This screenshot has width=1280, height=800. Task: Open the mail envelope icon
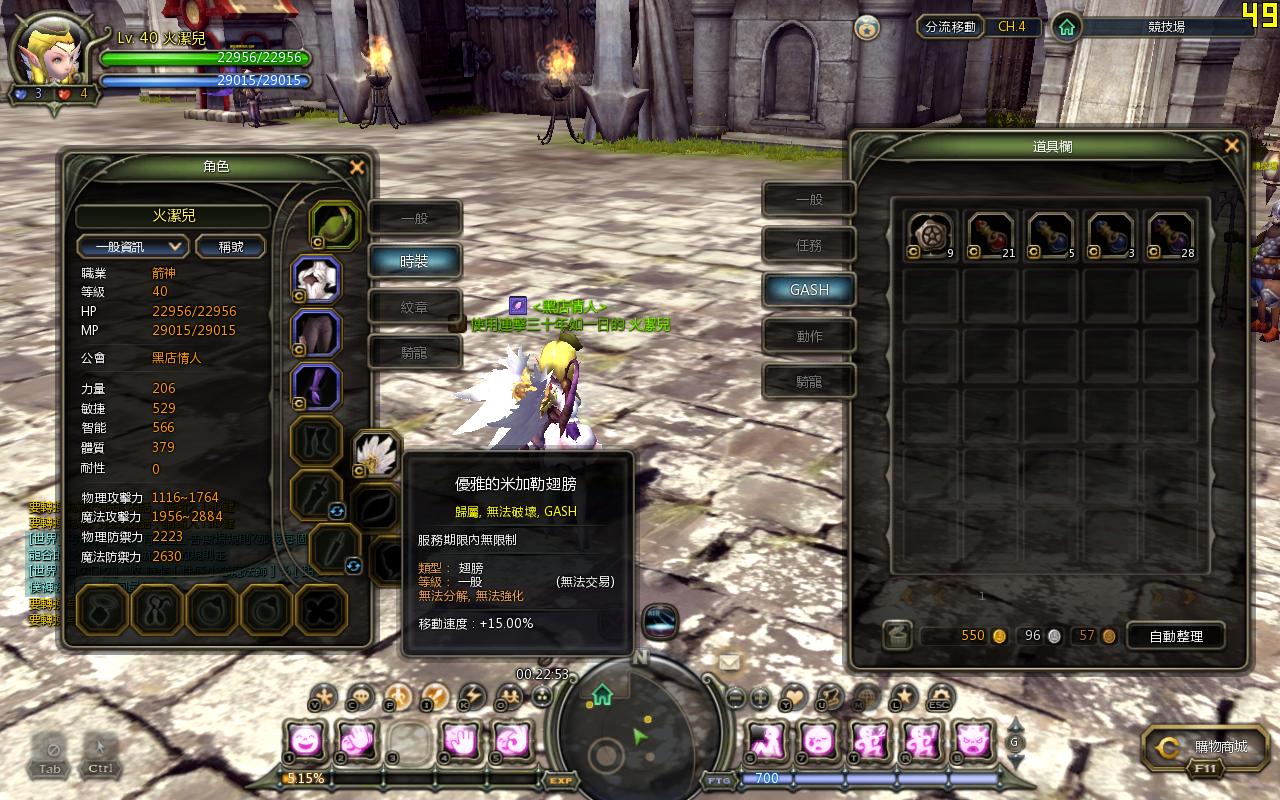click(729, 662)
